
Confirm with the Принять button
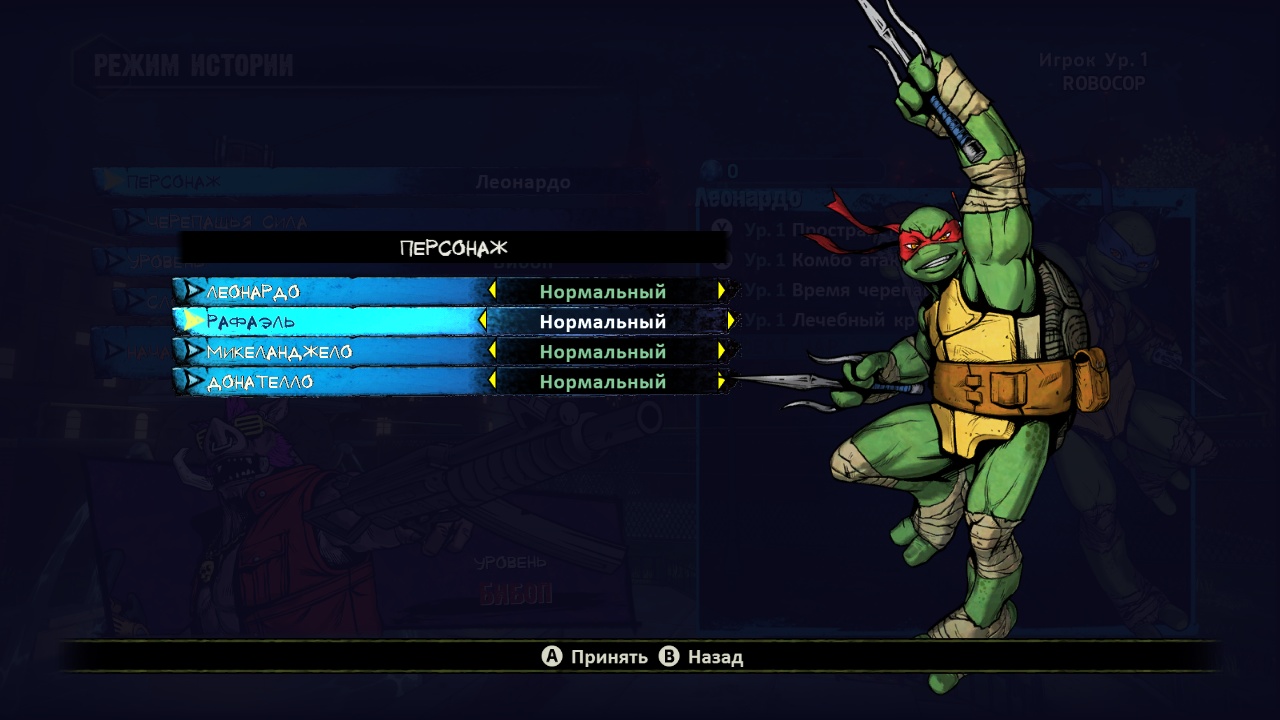coord(595,657)
